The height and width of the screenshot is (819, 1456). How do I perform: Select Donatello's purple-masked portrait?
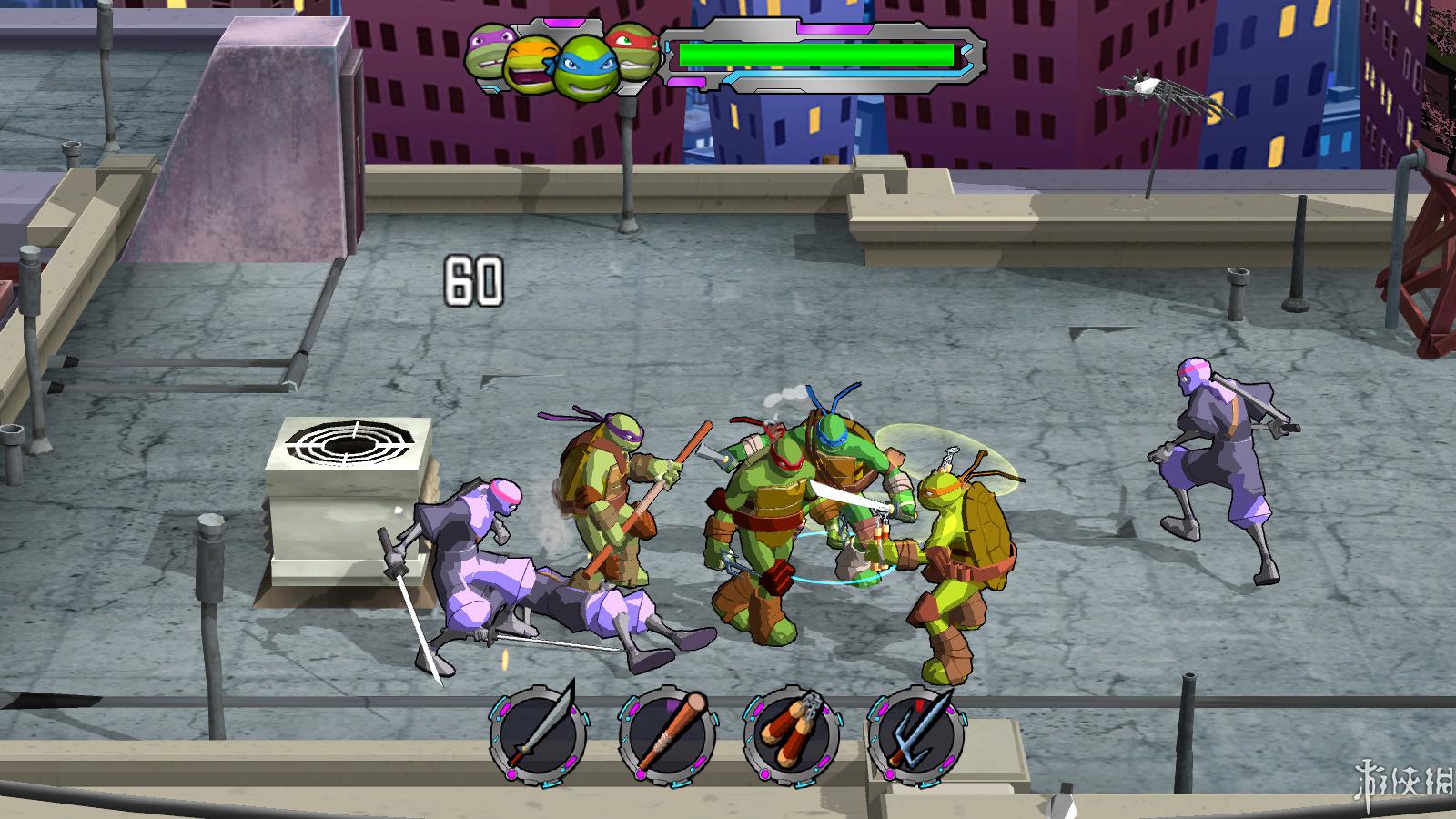[488, 50]
